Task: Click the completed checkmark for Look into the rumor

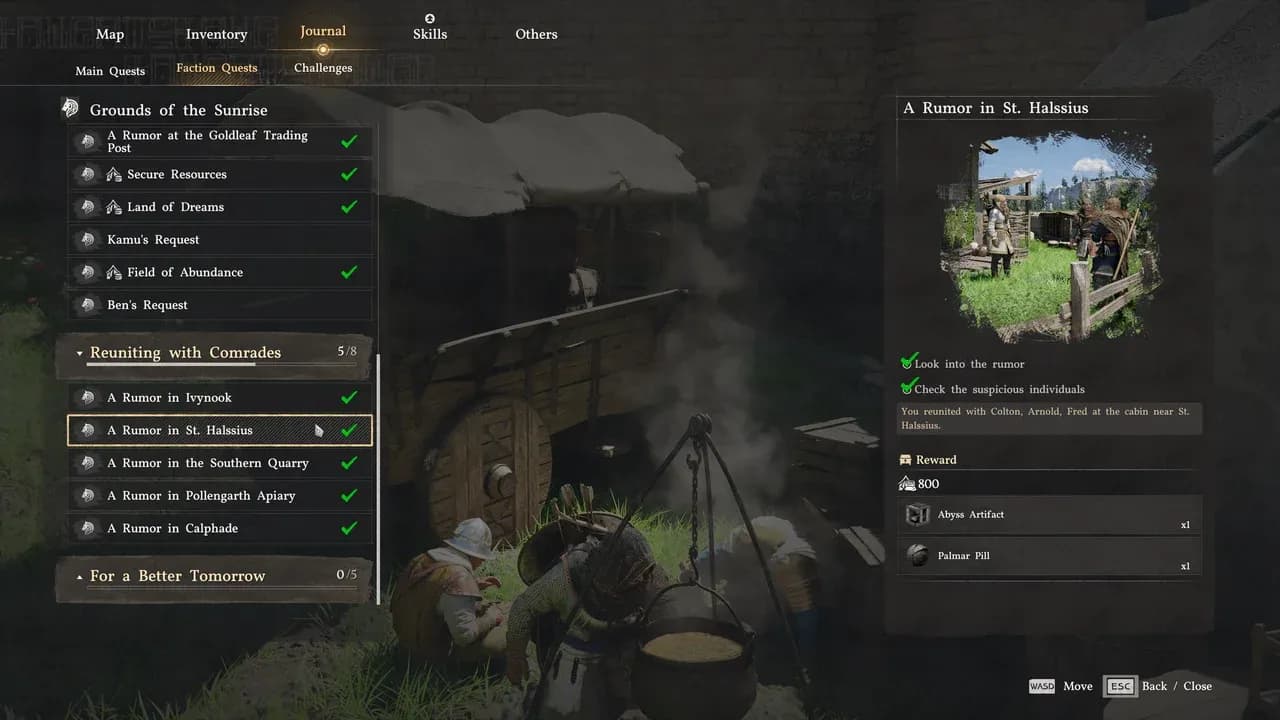Action: point(909,361)
